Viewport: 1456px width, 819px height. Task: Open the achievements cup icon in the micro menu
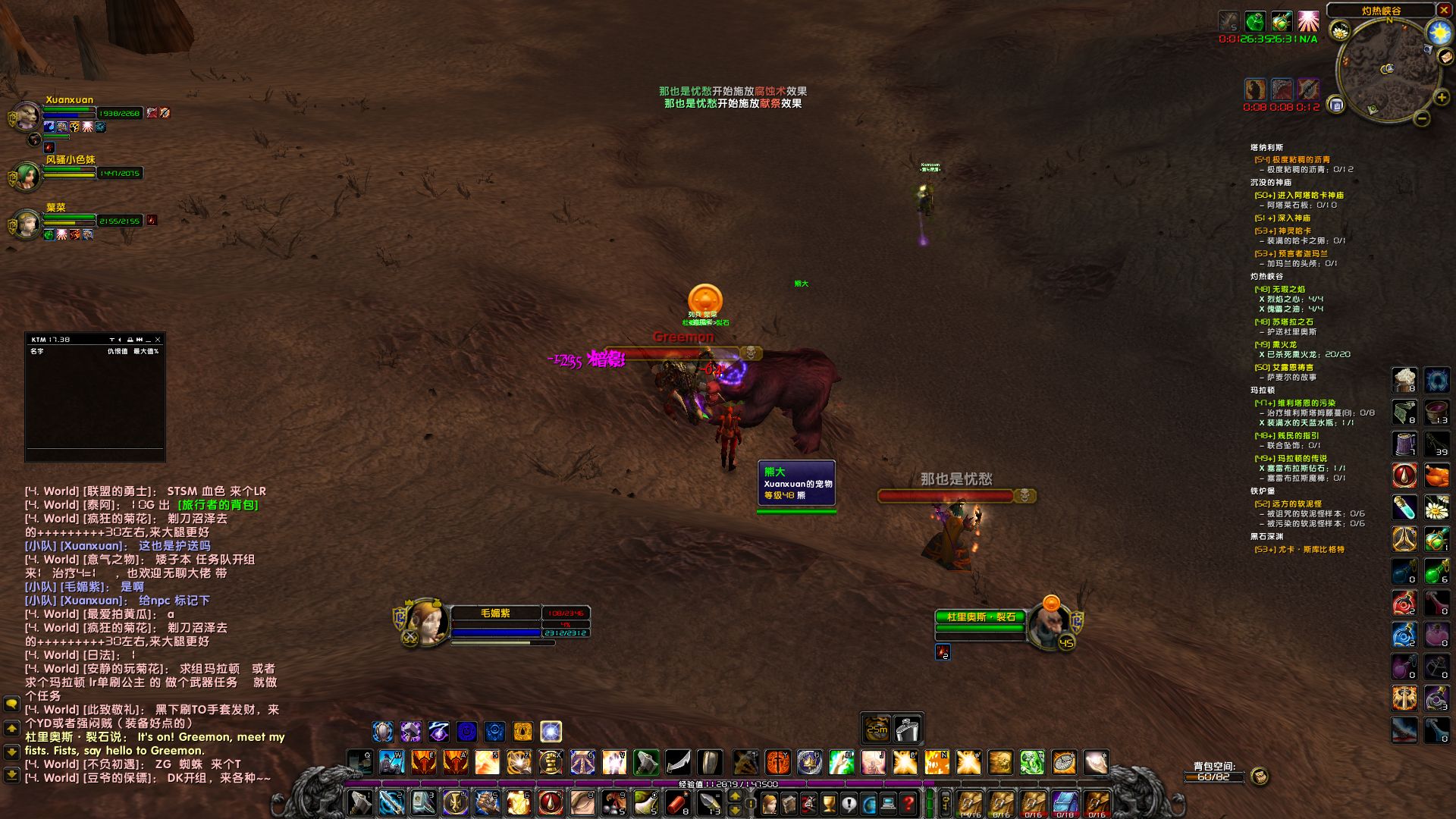[x=827, y=802]
